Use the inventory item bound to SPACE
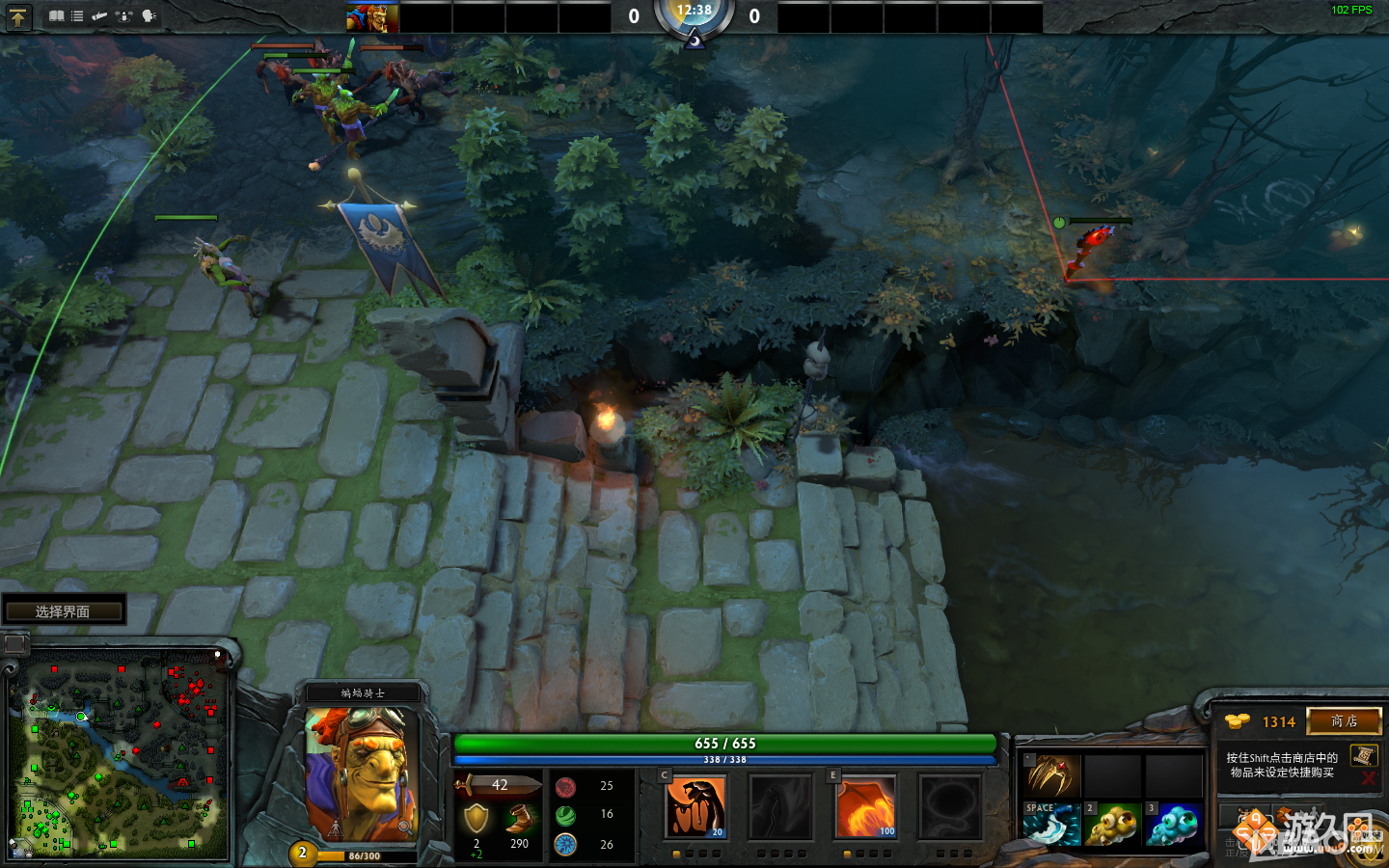This screenshot has height=868, width=1389. pyautogui.click(x=1051, y=825)
